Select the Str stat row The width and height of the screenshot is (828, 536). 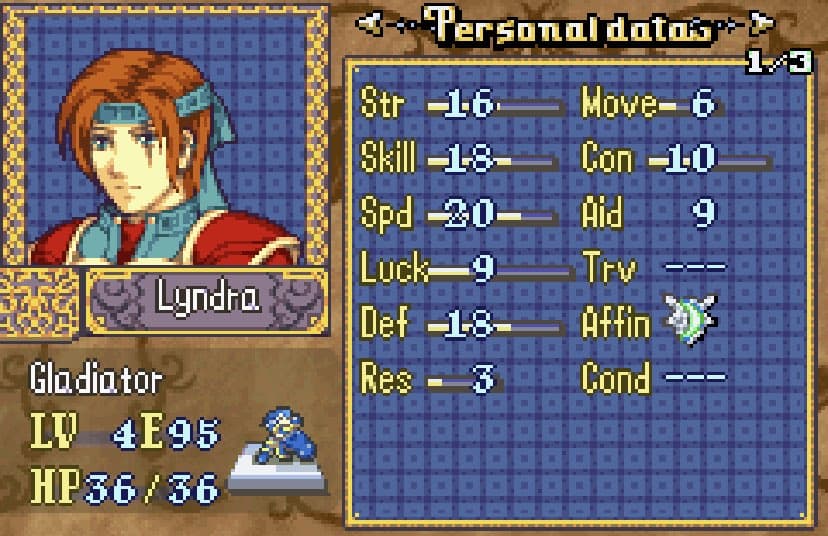(x=460, y=105)
